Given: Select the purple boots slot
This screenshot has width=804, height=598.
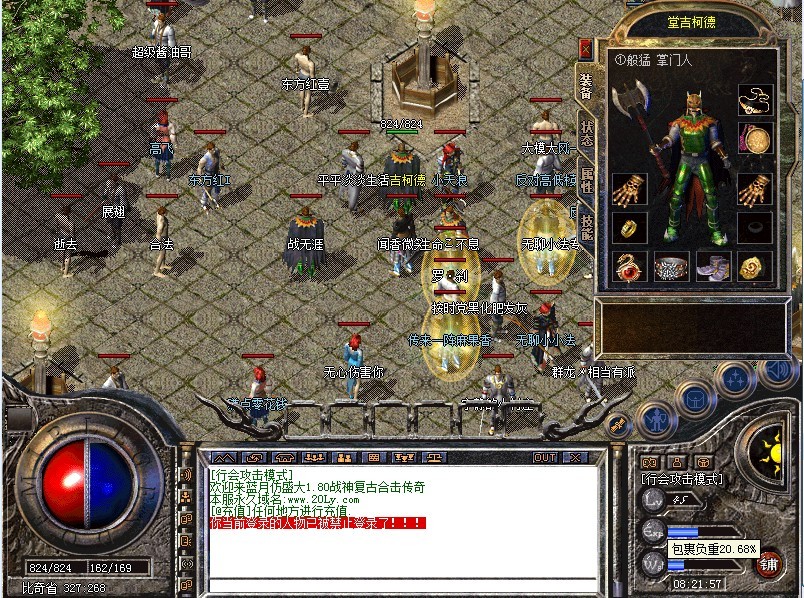Looking at the screenshot, I should pyautogui.click(x=713, y=267).
